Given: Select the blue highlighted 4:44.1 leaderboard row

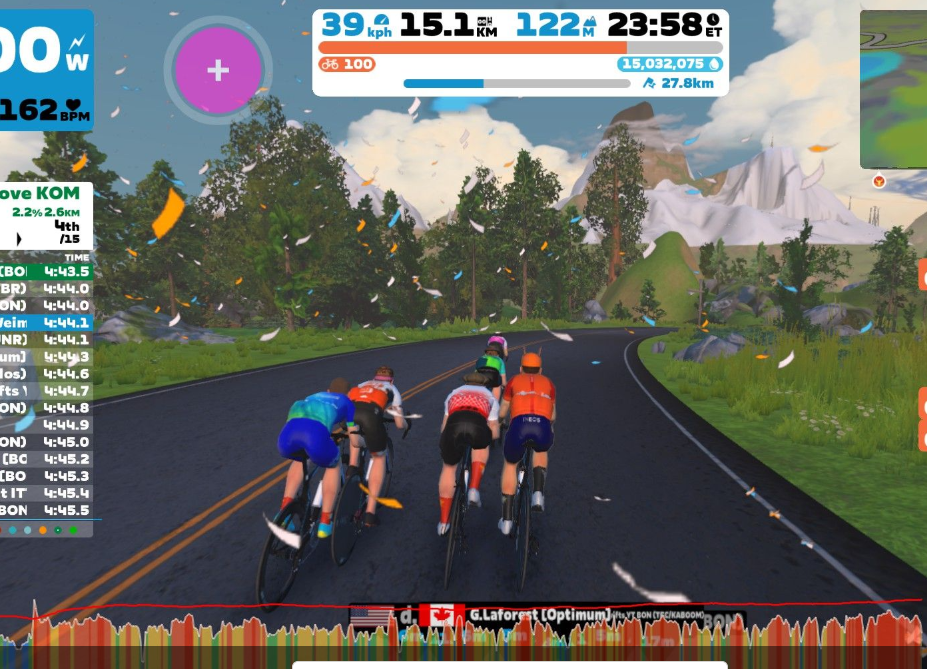Looking at the screenshot, I should (46, 322).
